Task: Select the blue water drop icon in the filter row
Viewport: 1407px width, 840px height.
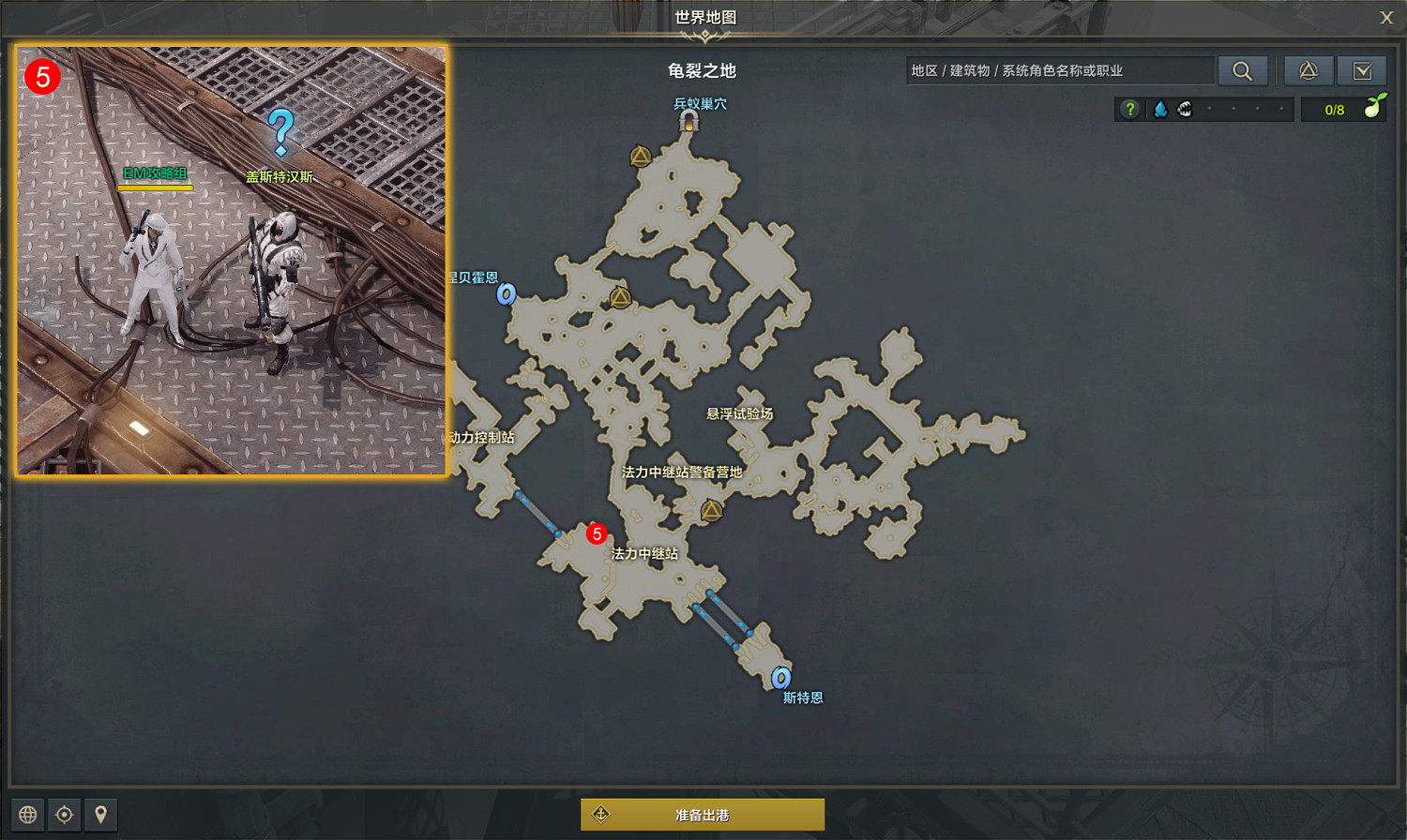Action: click(x=1159, y=109)
